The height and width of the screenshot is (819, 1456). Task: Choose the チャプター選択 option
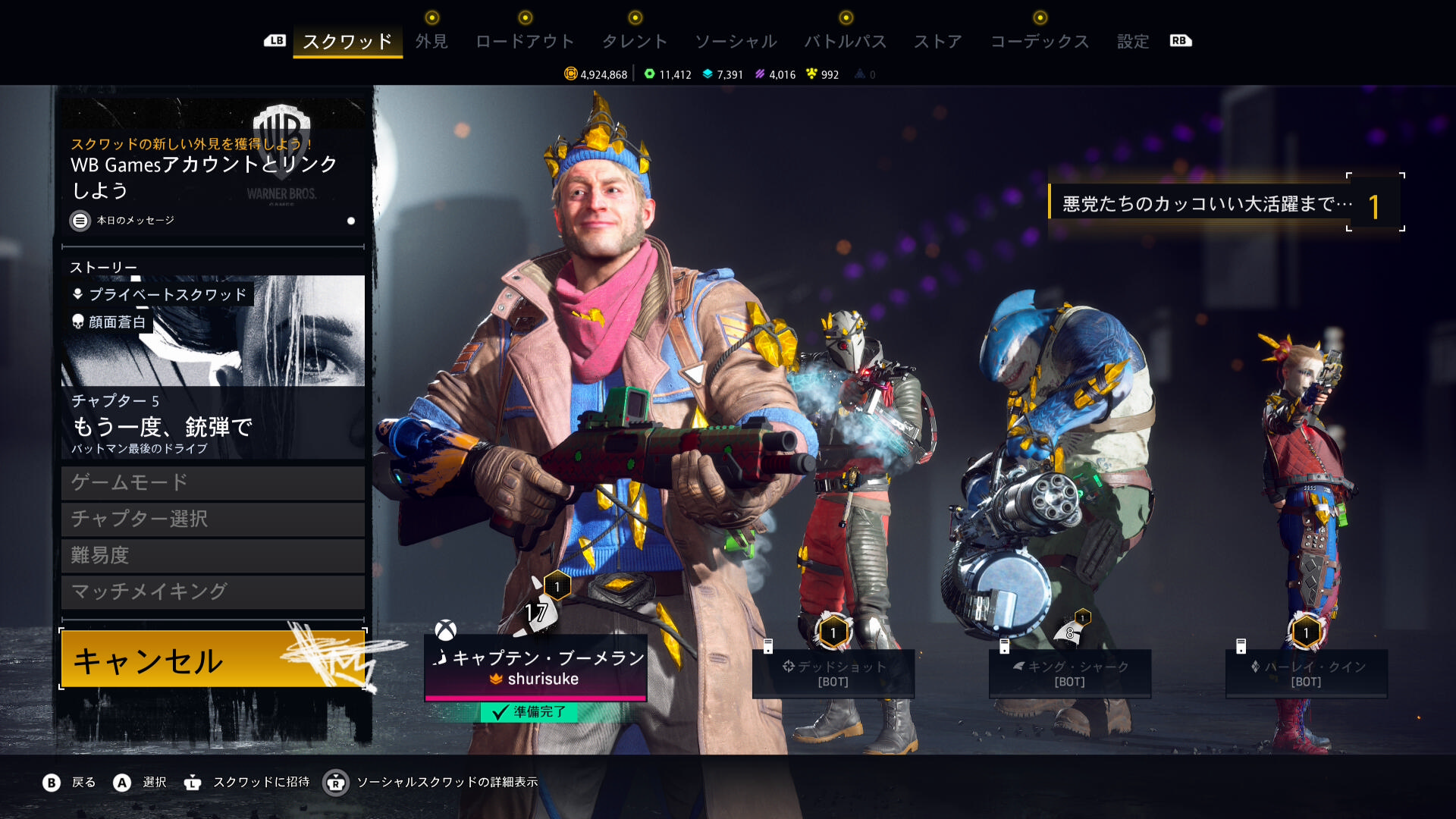213,519
